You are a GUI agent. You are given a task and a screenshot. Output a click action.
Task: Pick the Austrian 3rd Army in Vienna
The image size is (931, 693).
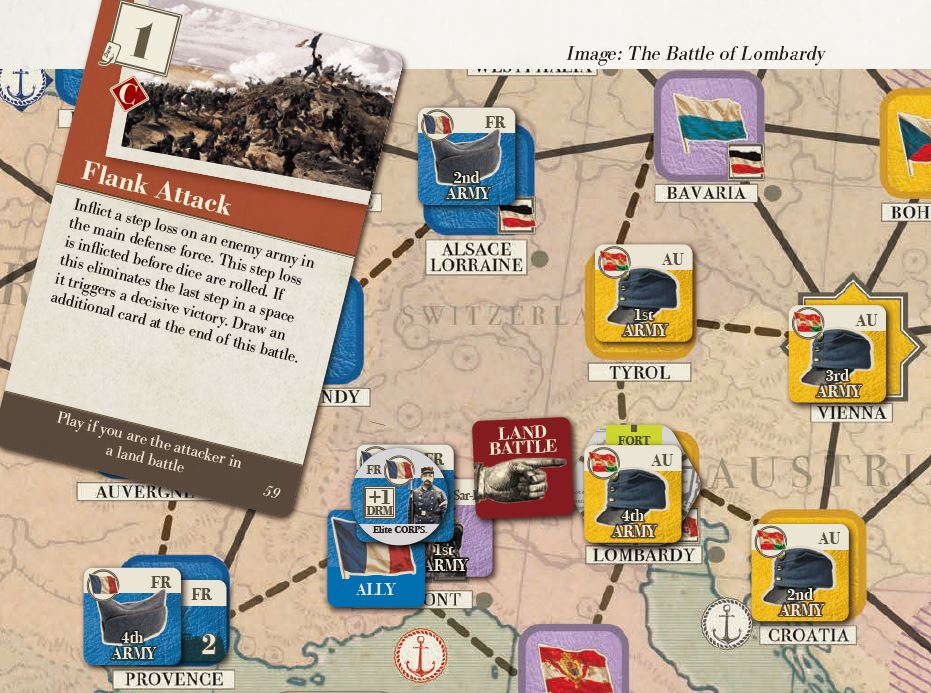pos(838,355)
